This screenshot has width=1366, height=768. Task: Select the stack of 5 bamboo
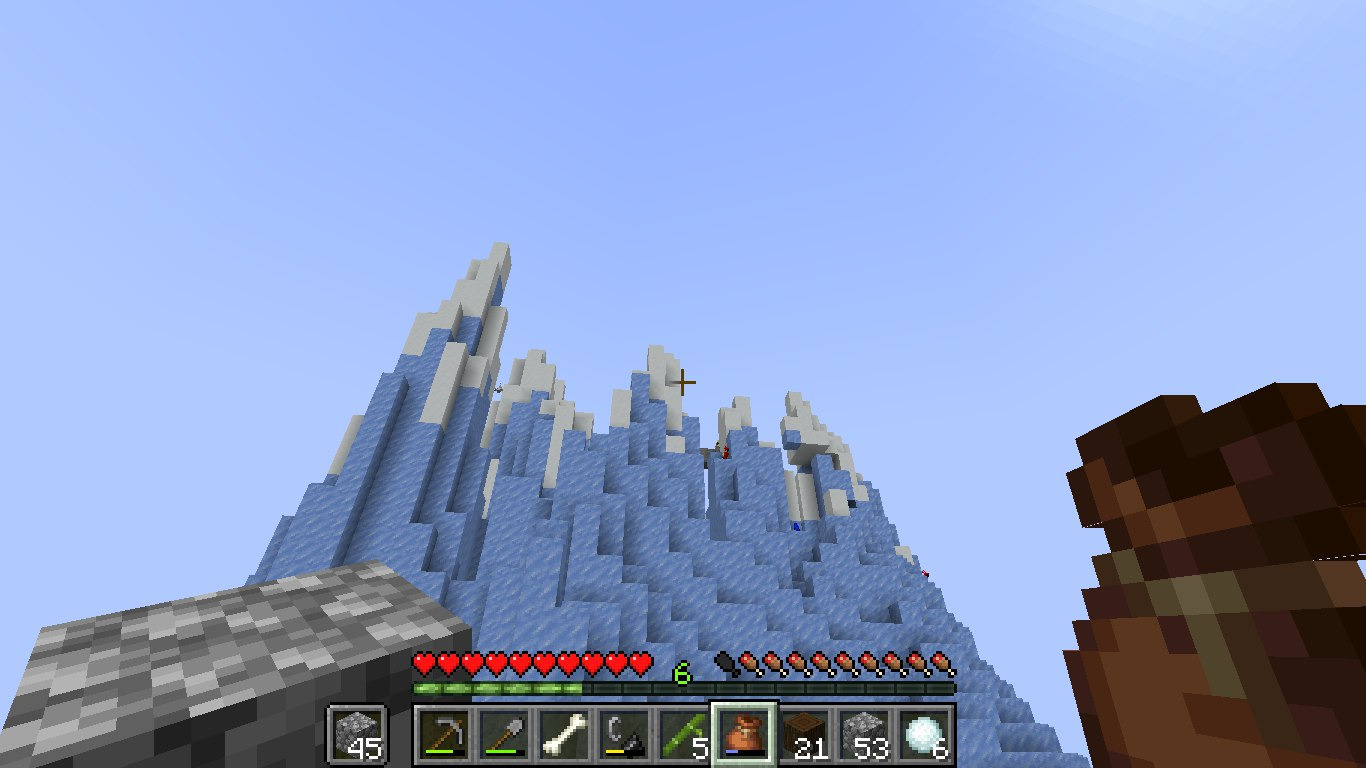point(684,734)
